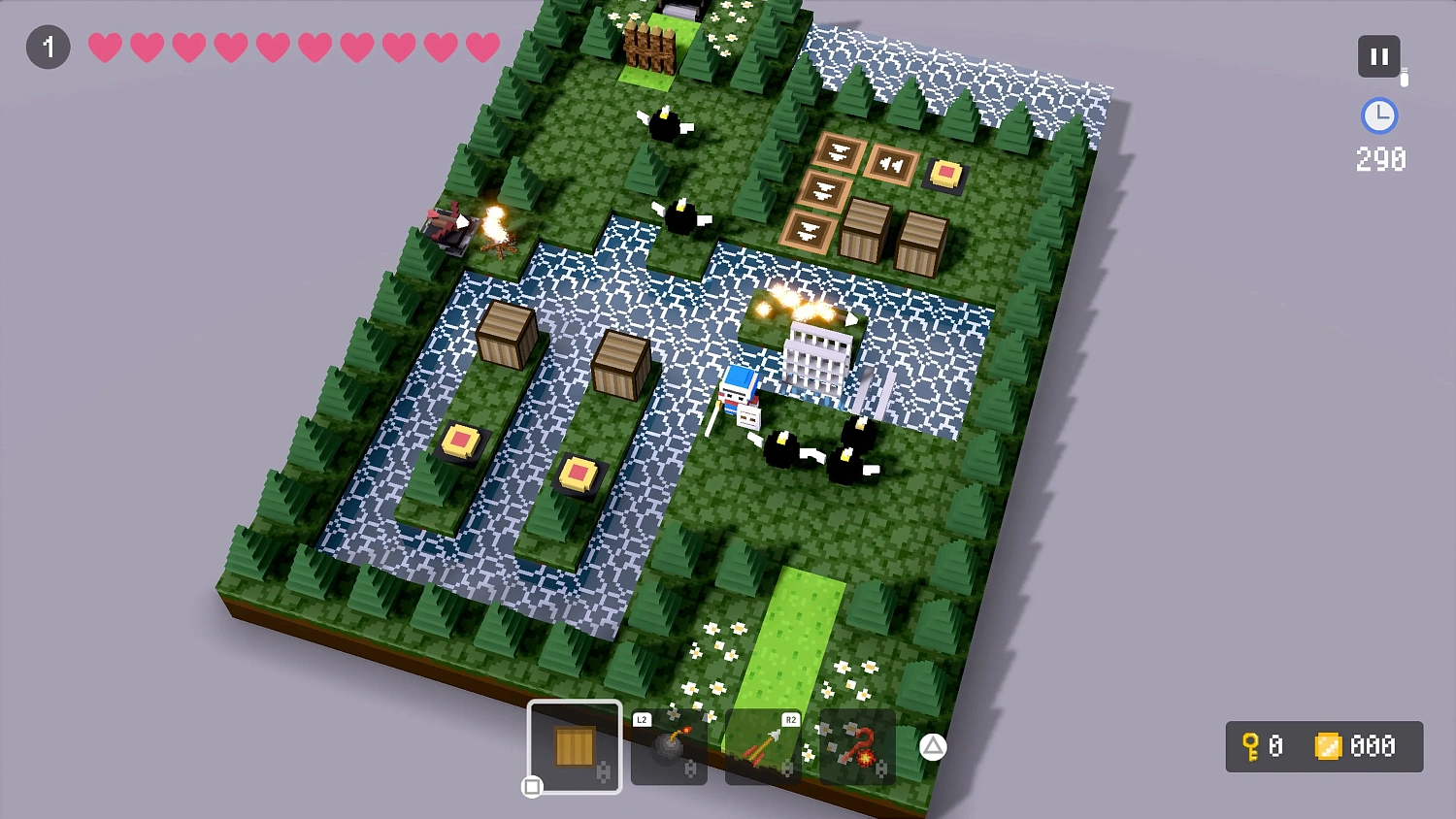The width and height of the screenshot is (1456, 819).
Task: Click the gold coin counter icon
Action: click(x=1330, y=747)
